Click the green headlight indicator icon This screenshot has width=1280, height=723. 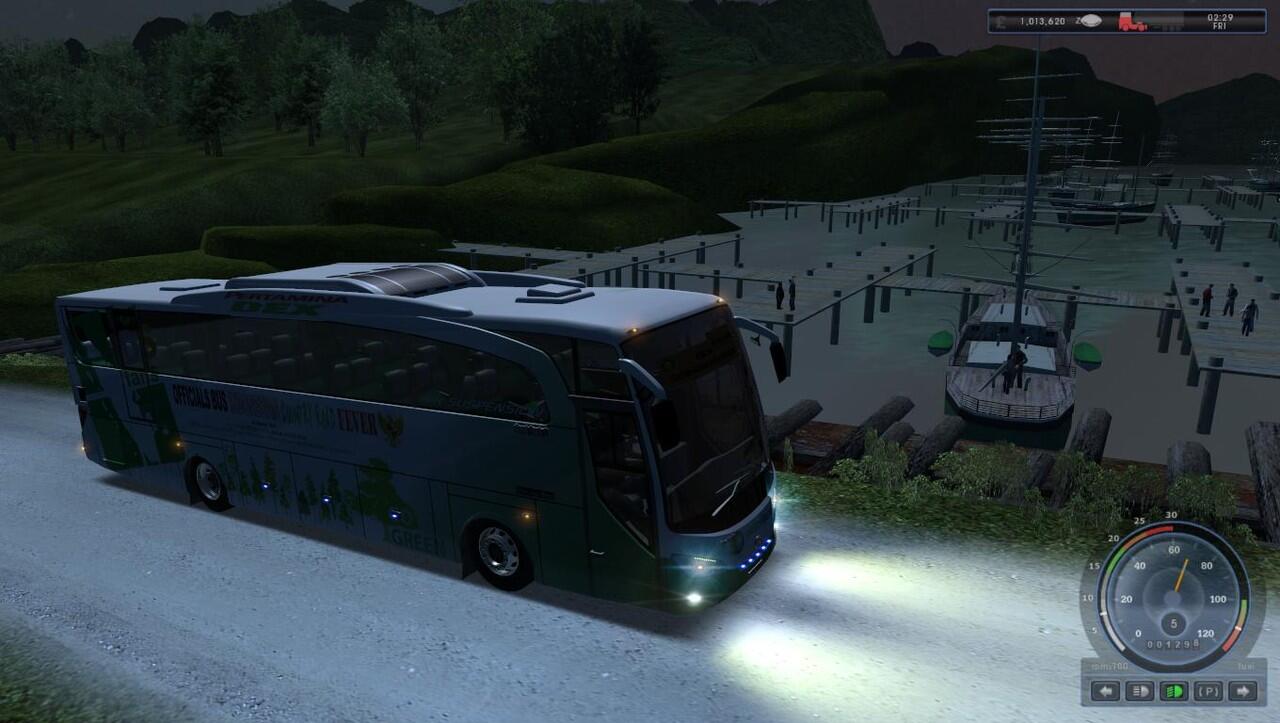coord(1174,691)
